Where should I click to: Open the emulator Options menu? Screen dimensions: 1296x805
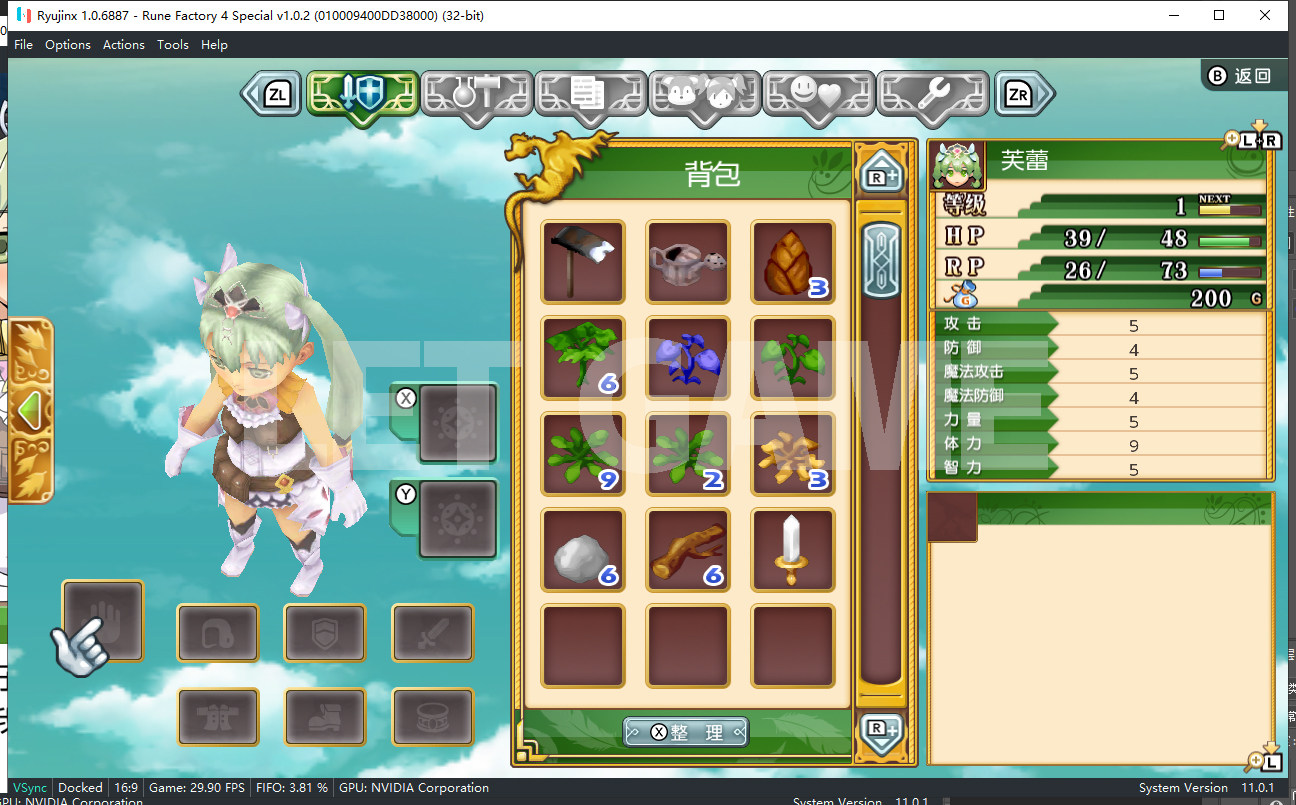click(68, 44)
